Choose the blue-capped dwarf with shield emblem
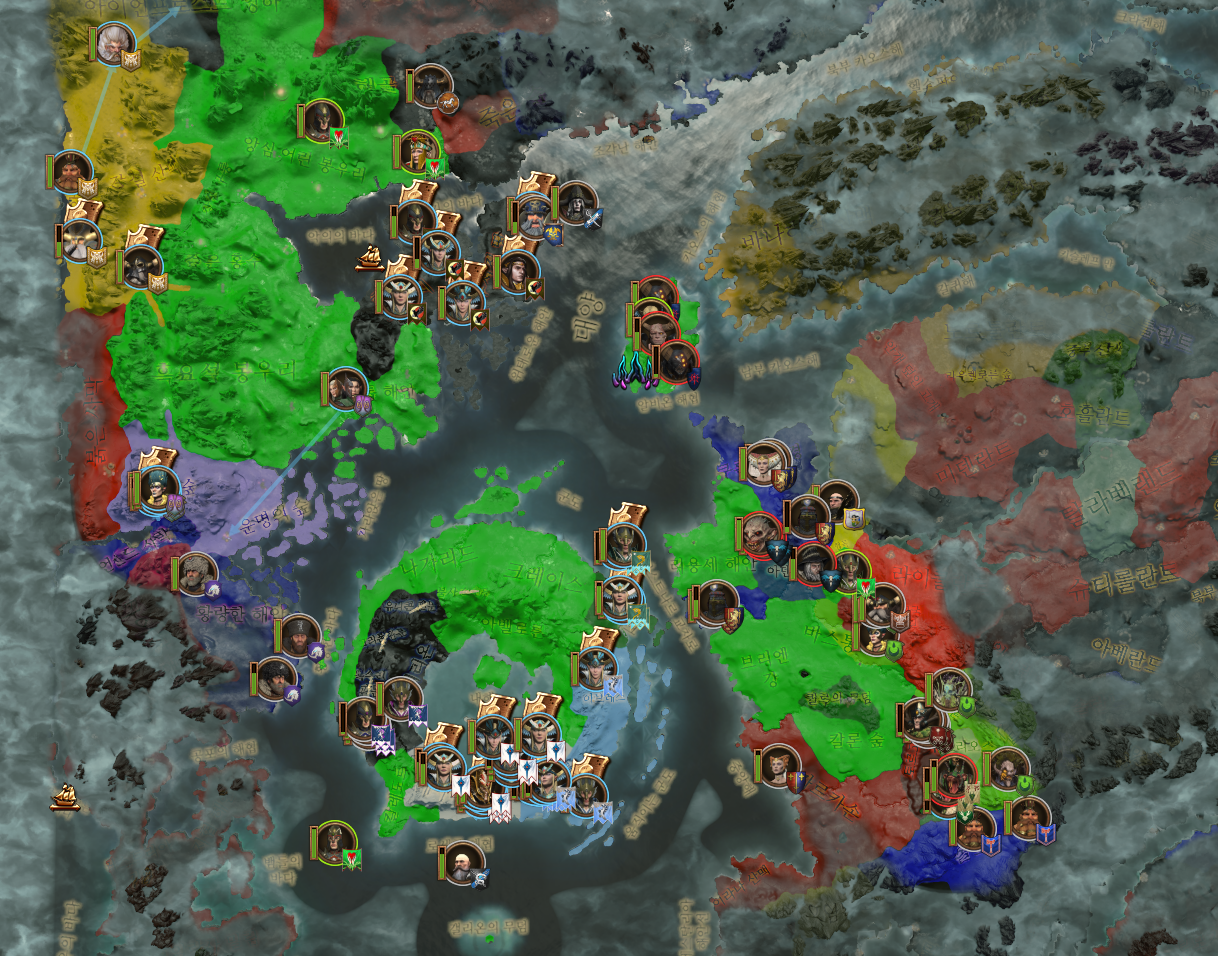This screenshot has width=1218, height=956. click(532, 217)
